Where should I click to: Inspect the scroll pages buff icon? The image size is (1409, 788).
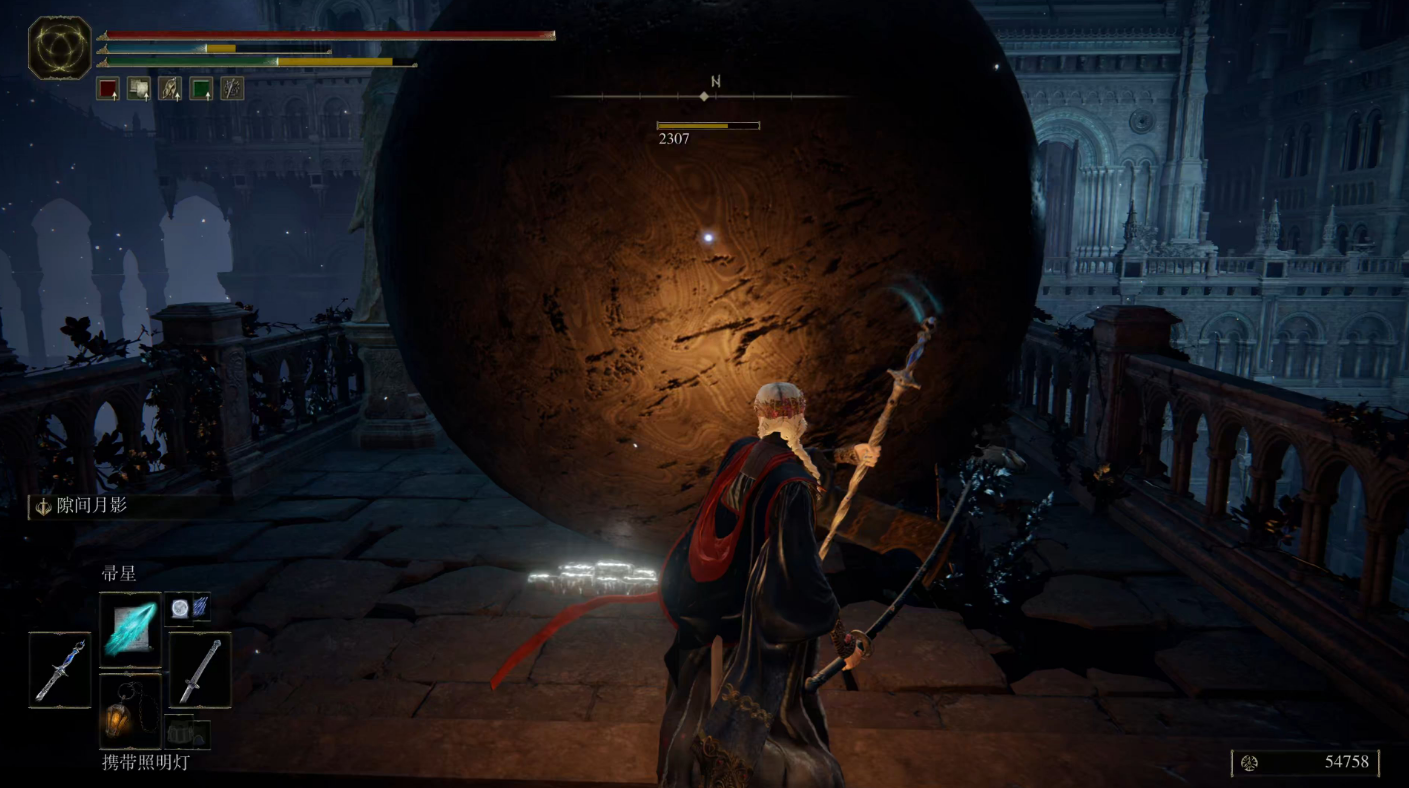pyautogui.click(x=139, y=89)
